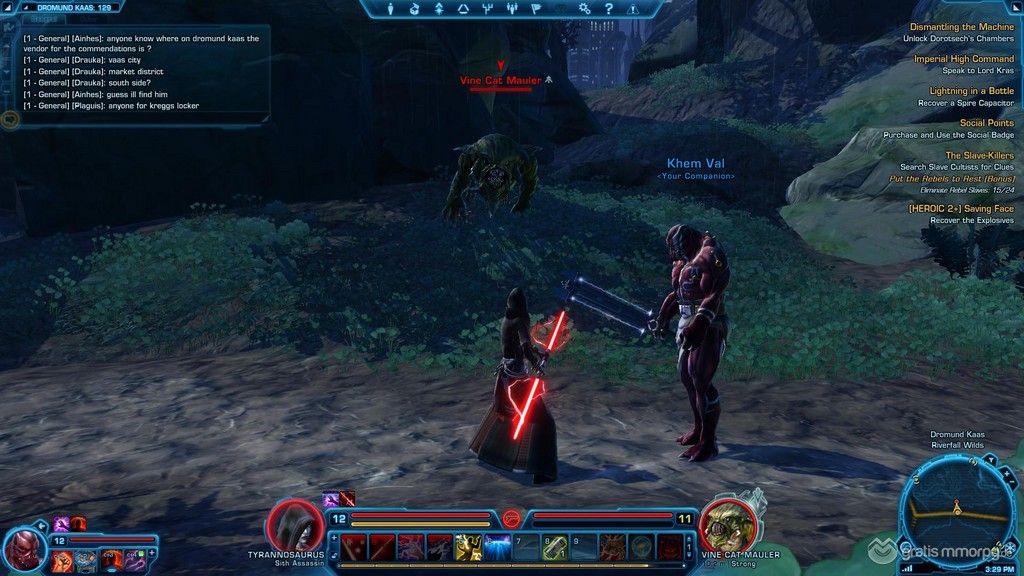Image resolution: width=1024 pixels, height=576 pixels.
Task: Activate the blue lightning ability on hotbar
Action: (x=498, y=547)
